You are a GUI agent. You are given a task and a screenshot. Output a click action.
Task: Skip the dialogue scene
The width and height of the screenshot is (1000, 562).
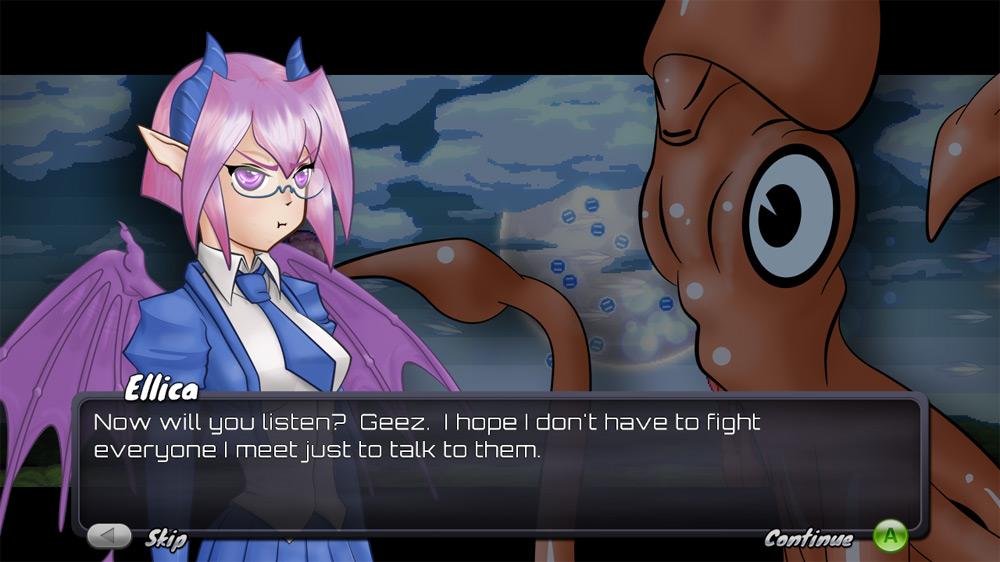coord(110,537)
